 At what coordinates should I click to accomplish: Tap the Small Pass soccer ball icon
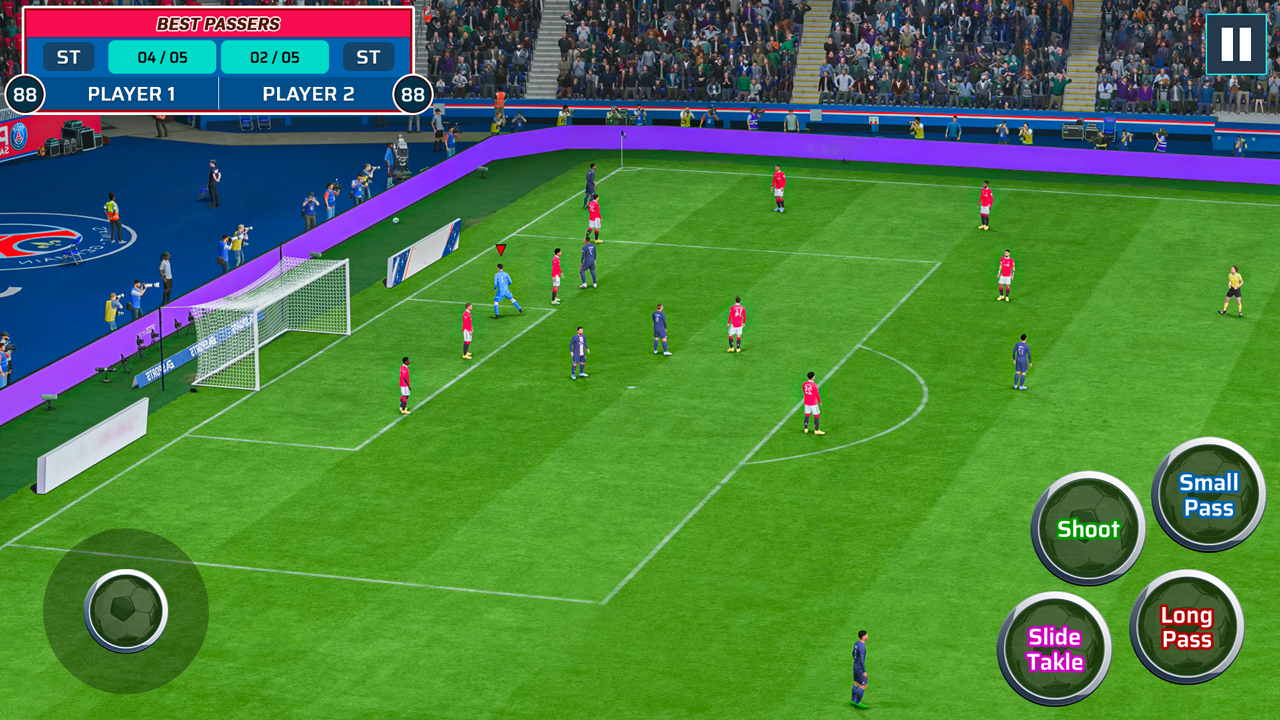click(1207, 494)
